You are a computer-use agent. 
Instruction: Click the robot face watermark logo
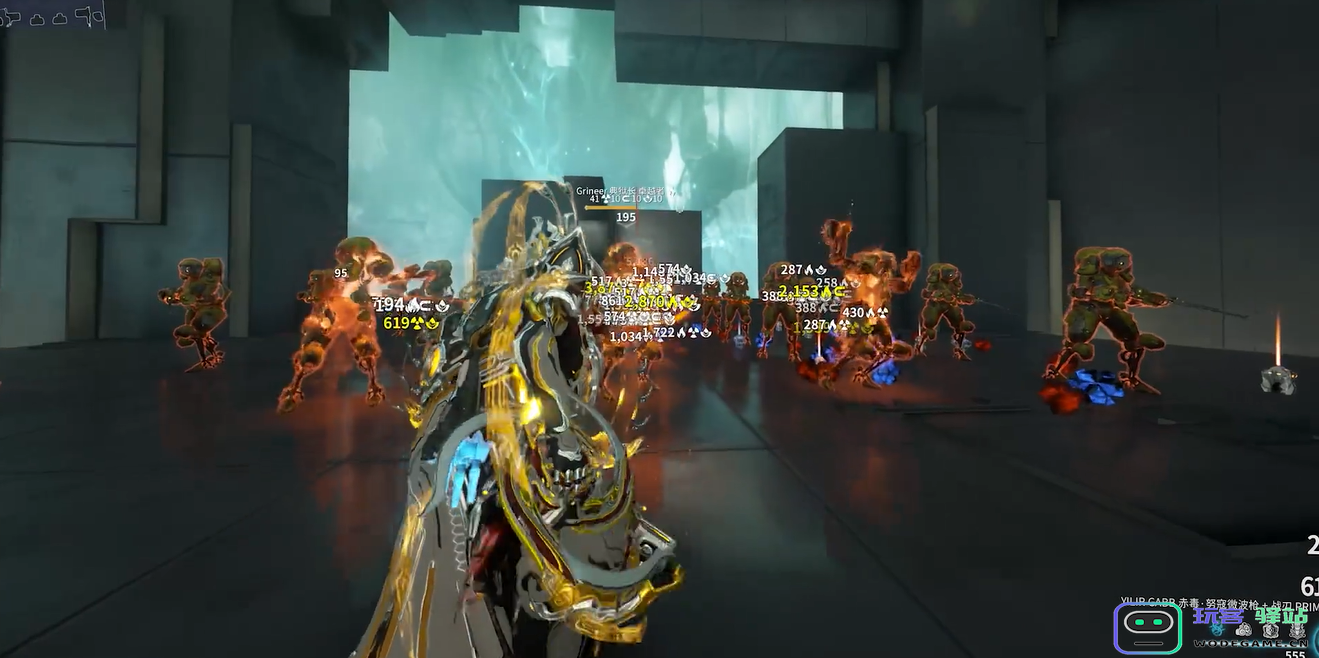(1147, 627)
